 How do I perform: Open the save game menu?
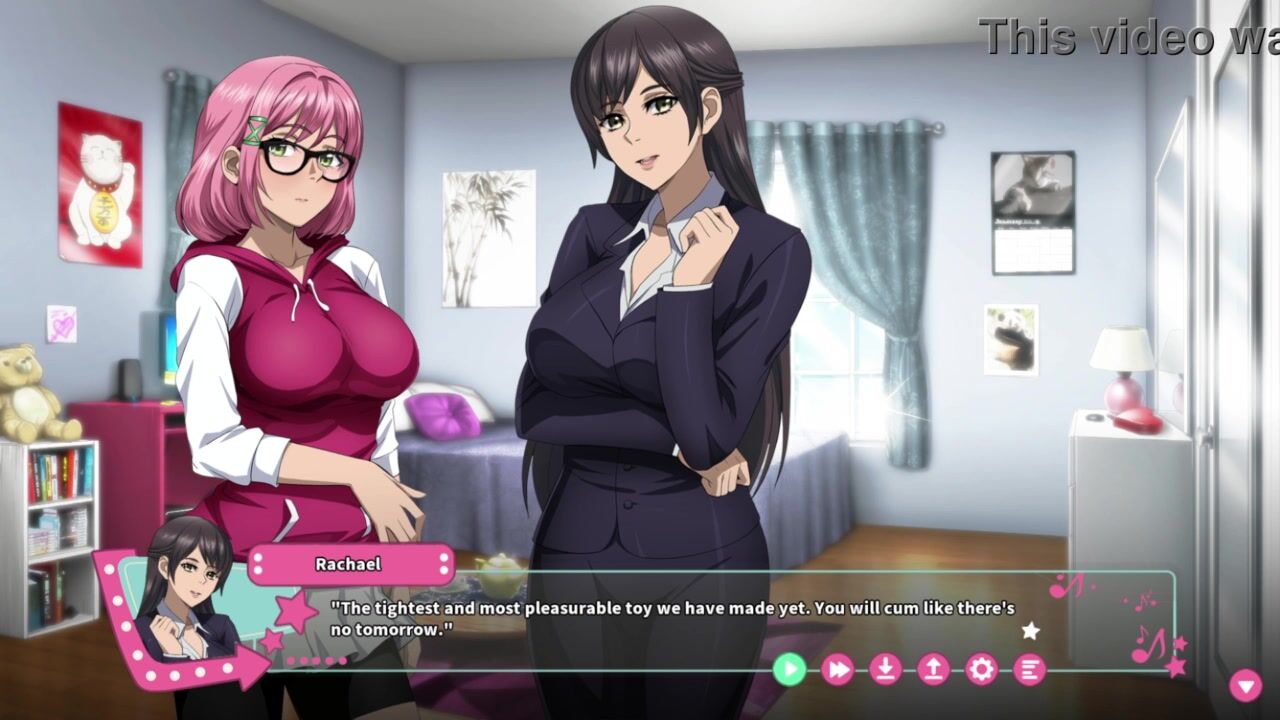(x=885, y=669)
